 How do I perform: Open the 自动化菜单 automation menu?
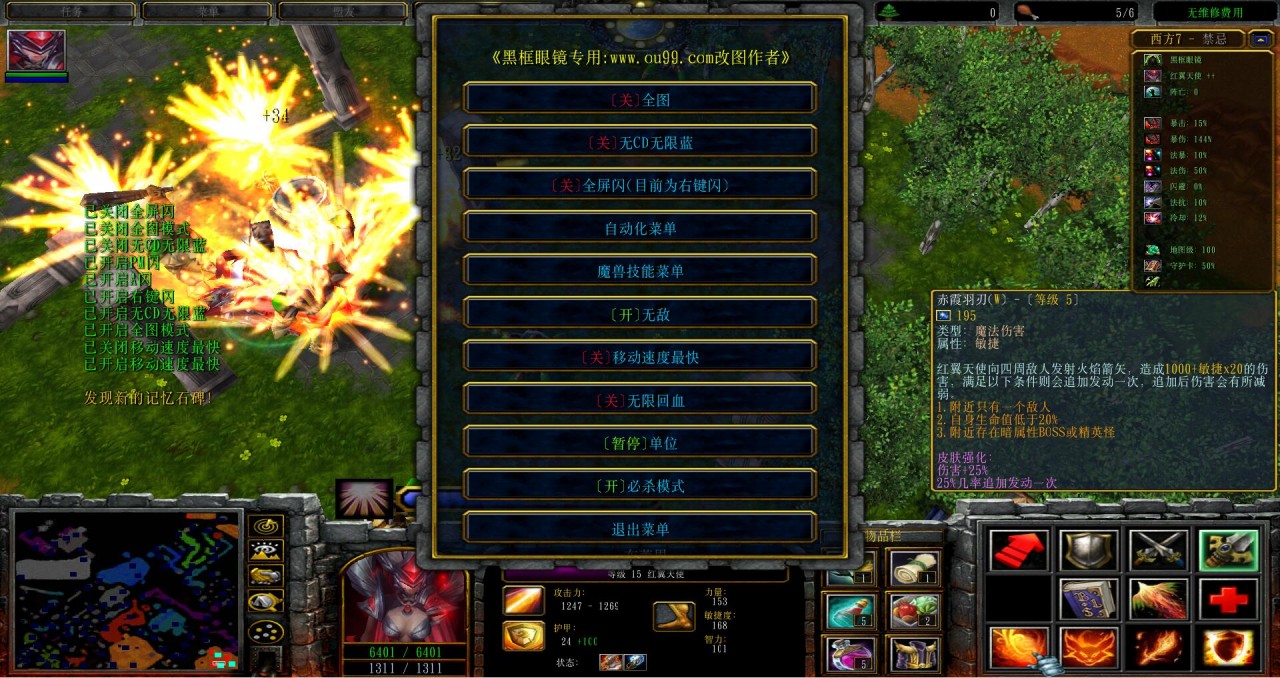[640, 228]
